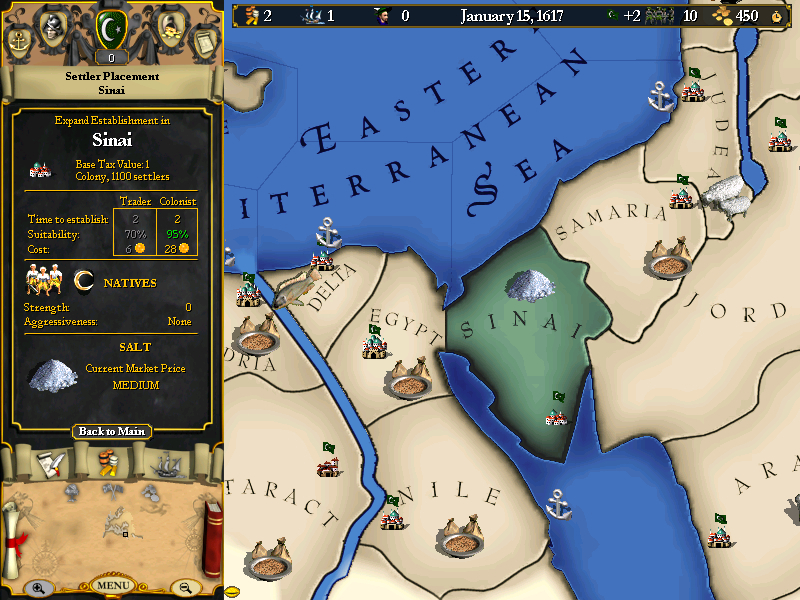Click the small gold button below minimap
The height and width of the screenshot is (600, 800).
(233, 591)
